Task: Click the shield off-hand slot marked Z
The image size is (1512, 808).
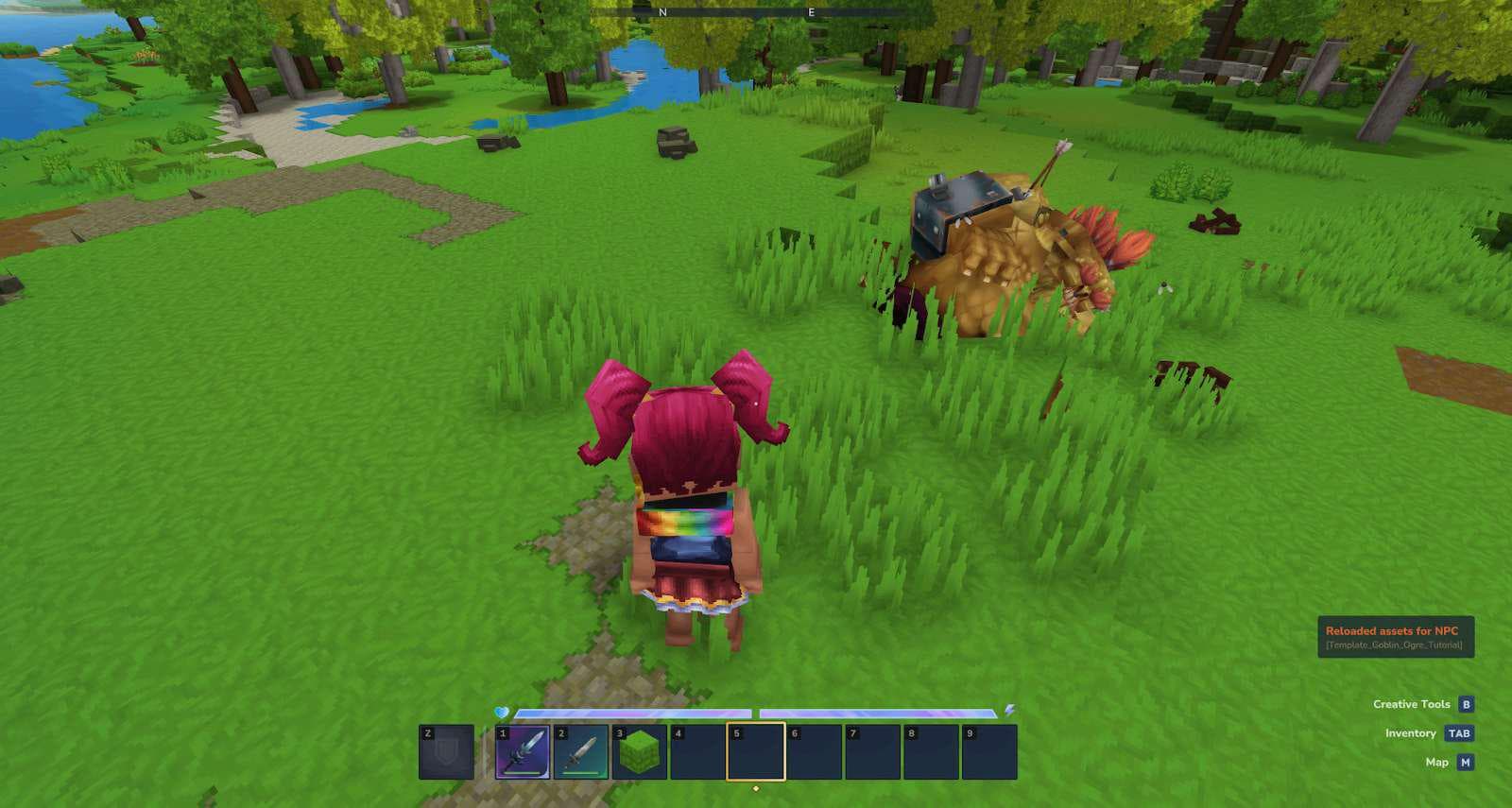Action: click(x=446, y=752)
